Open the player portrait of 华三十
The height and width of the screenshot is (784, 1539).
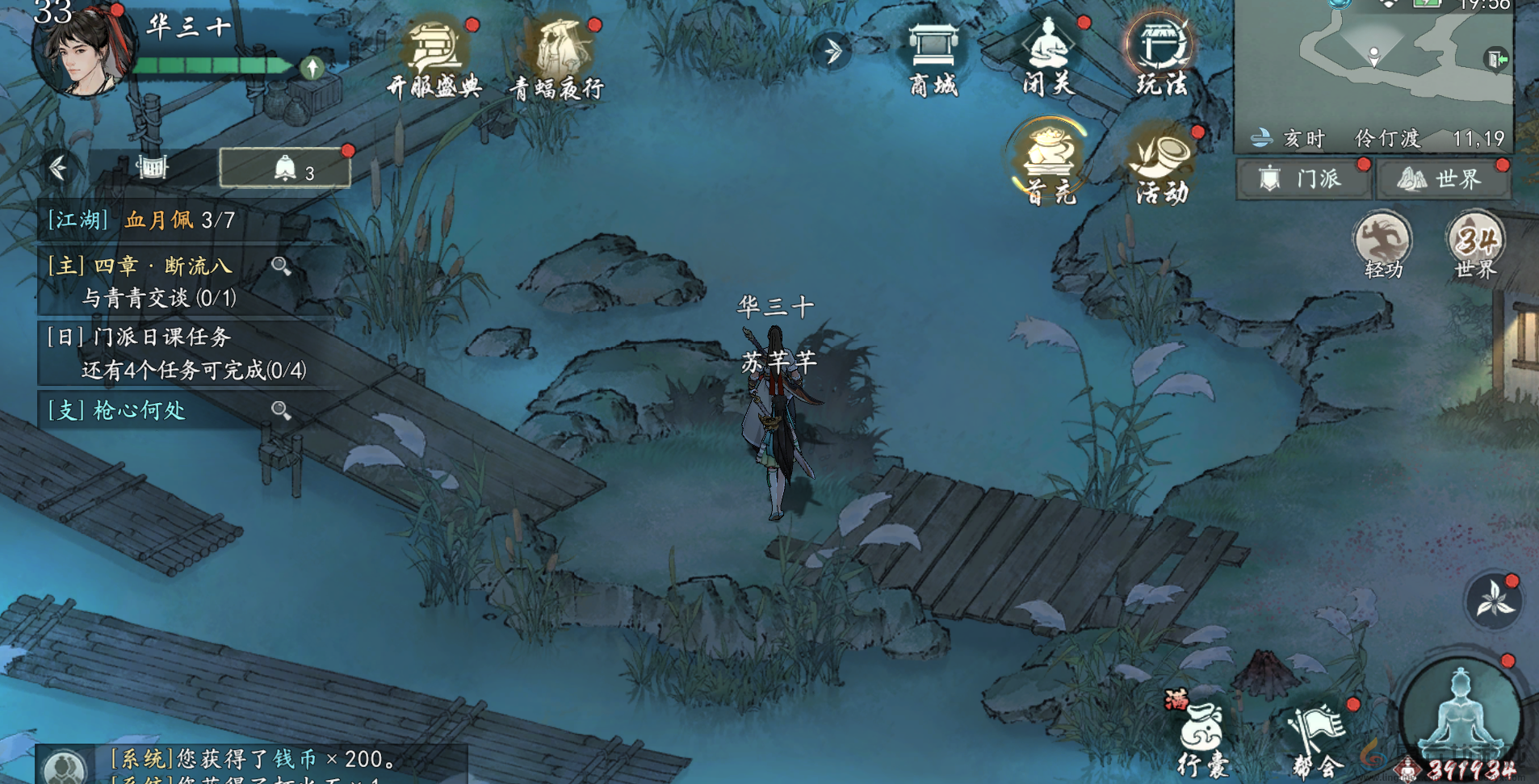[x=81, y=50]
